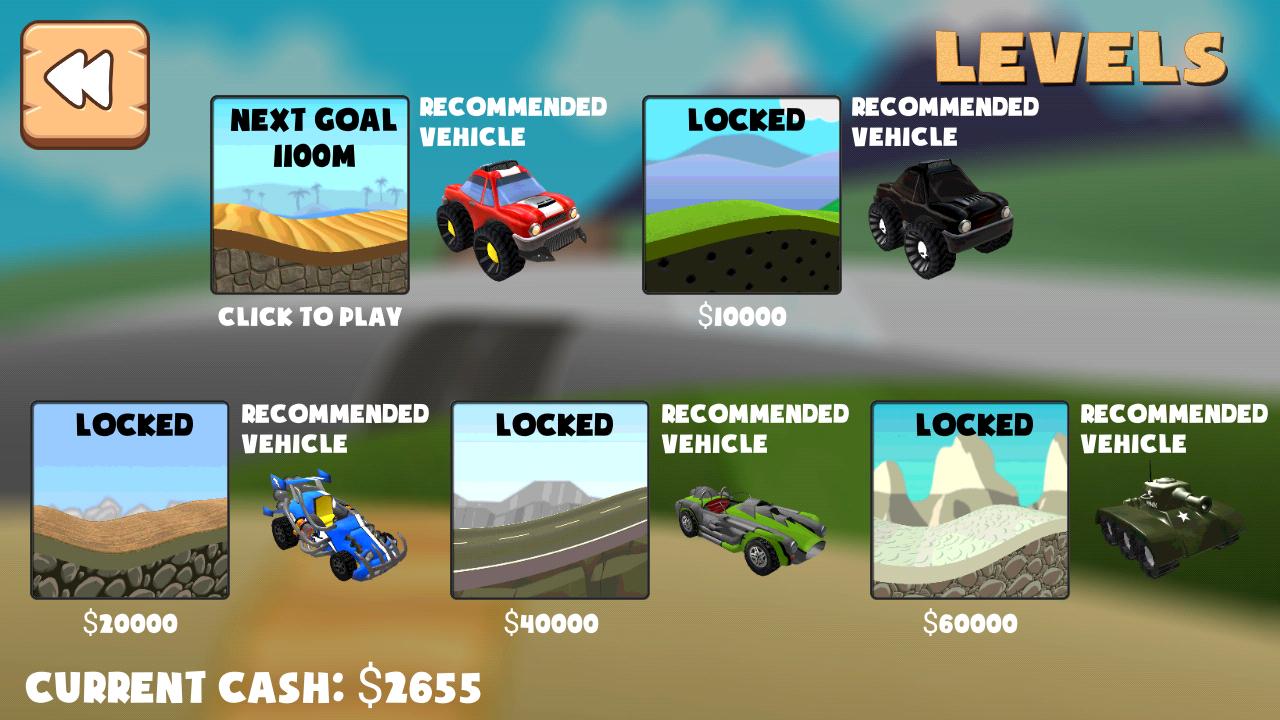Image resolution: width=1280 pixels, height=720 pixels.
Task: Select the army tank recommended vehicle
Action: pos(1170,525)
